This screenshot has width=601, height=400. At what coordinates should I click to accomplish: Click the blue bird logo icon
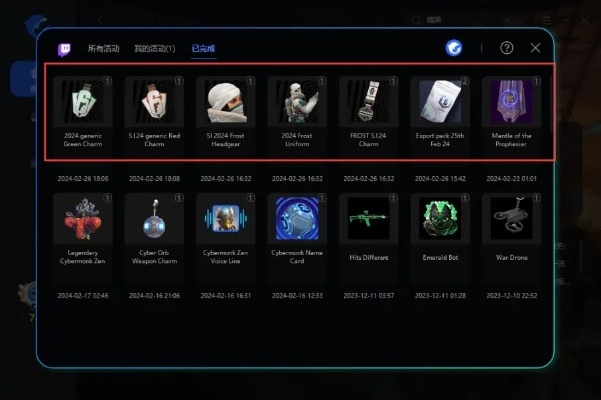pos(454,47)
